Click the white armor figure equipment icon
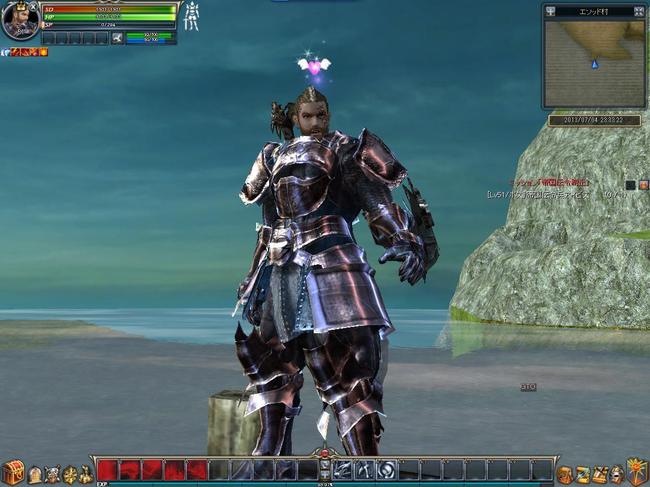The width and height of the screenshot is (650, 487). 190,16
